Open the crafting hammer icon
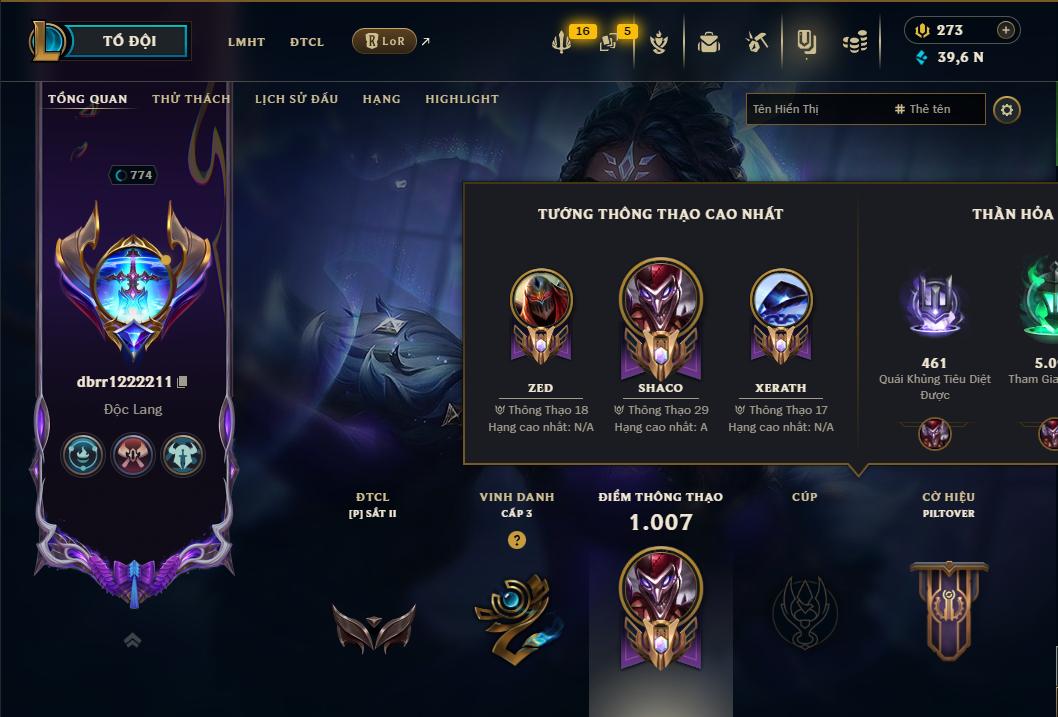The image size is (1058, 717). [757, 42]
